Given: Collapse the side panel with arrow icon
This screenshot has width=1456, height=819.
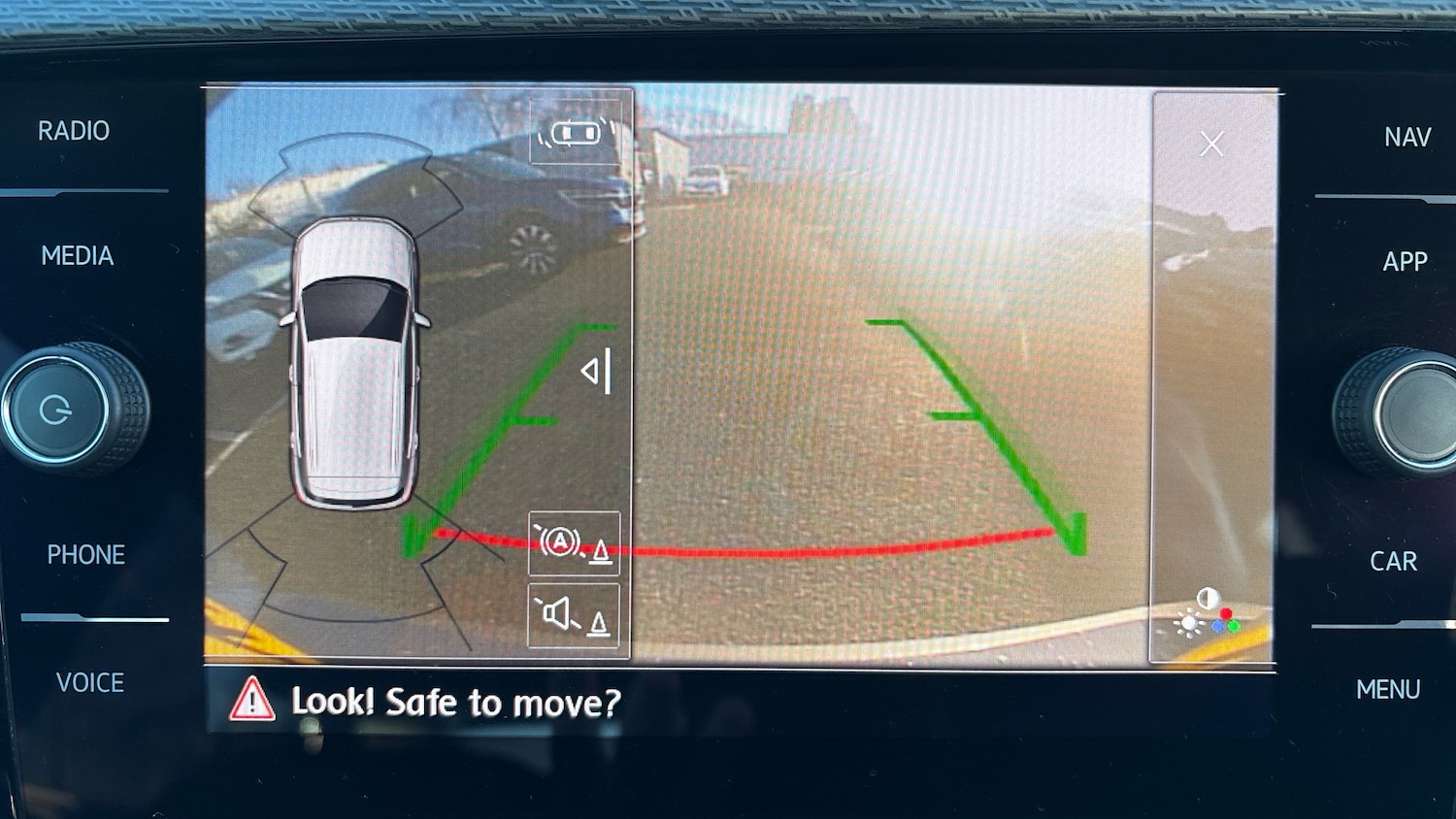Looking at the screenshot, I should tap(597, 371).
